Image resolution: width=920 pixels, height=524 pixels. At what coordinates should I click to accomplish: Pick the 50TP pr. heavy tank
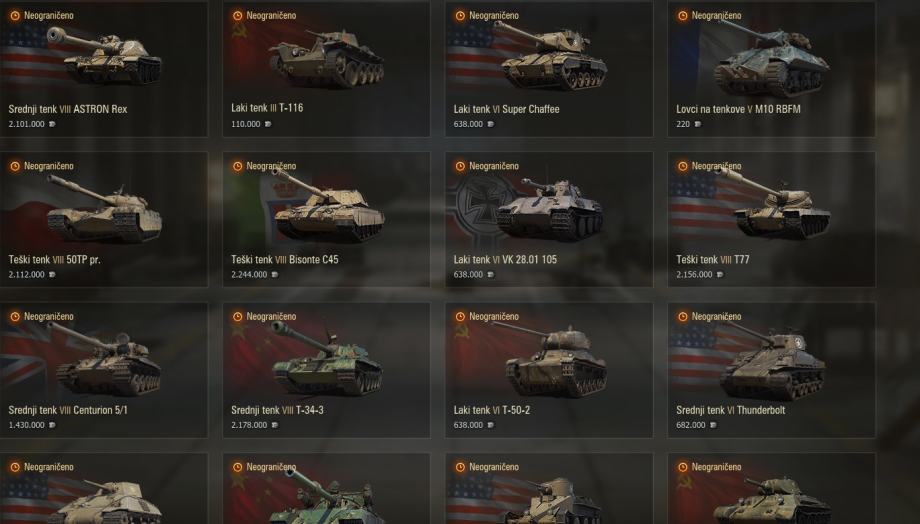[x=104, y=219]
